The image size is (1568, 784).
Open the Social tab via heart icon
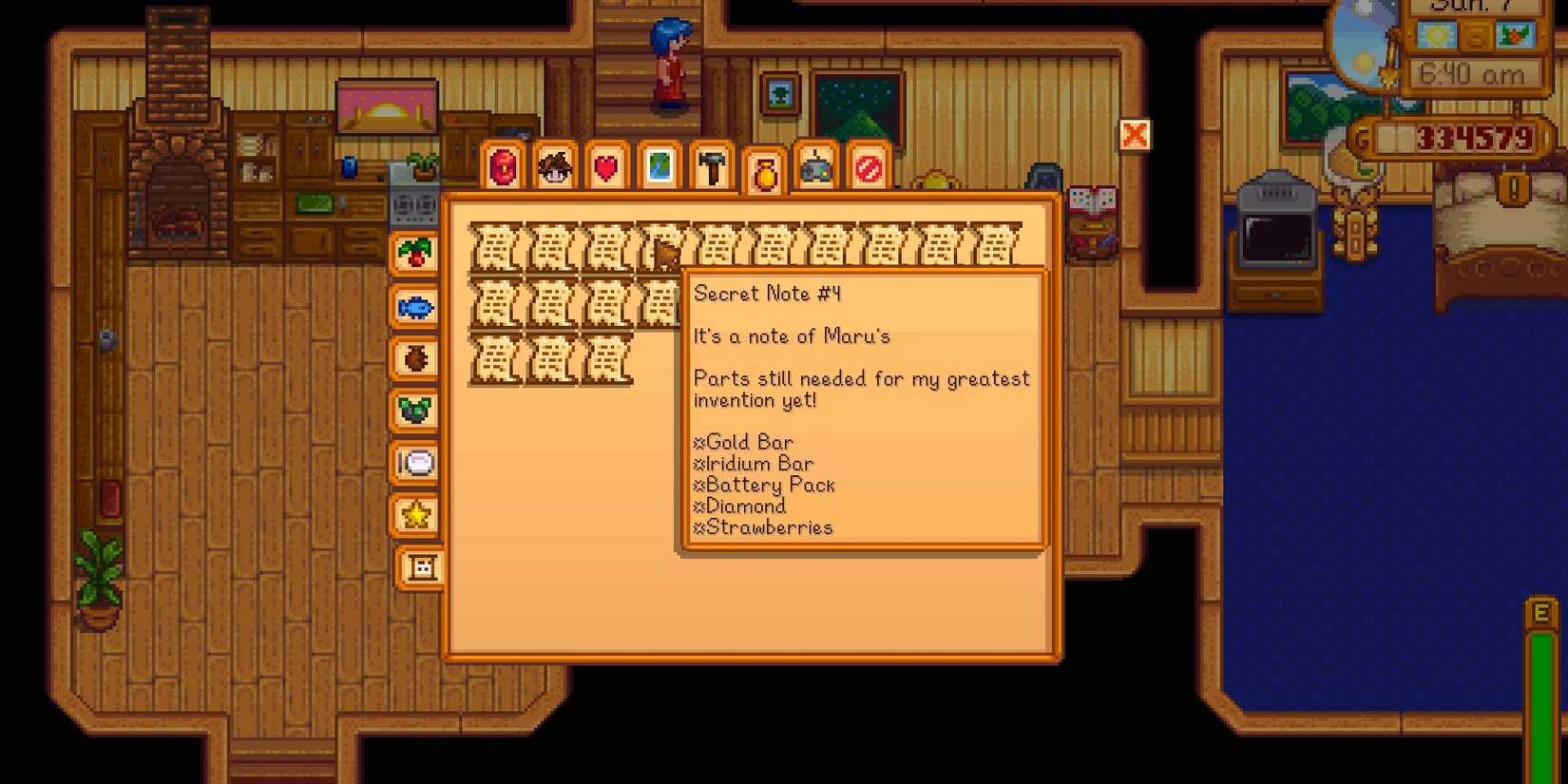tap(606, 166)
